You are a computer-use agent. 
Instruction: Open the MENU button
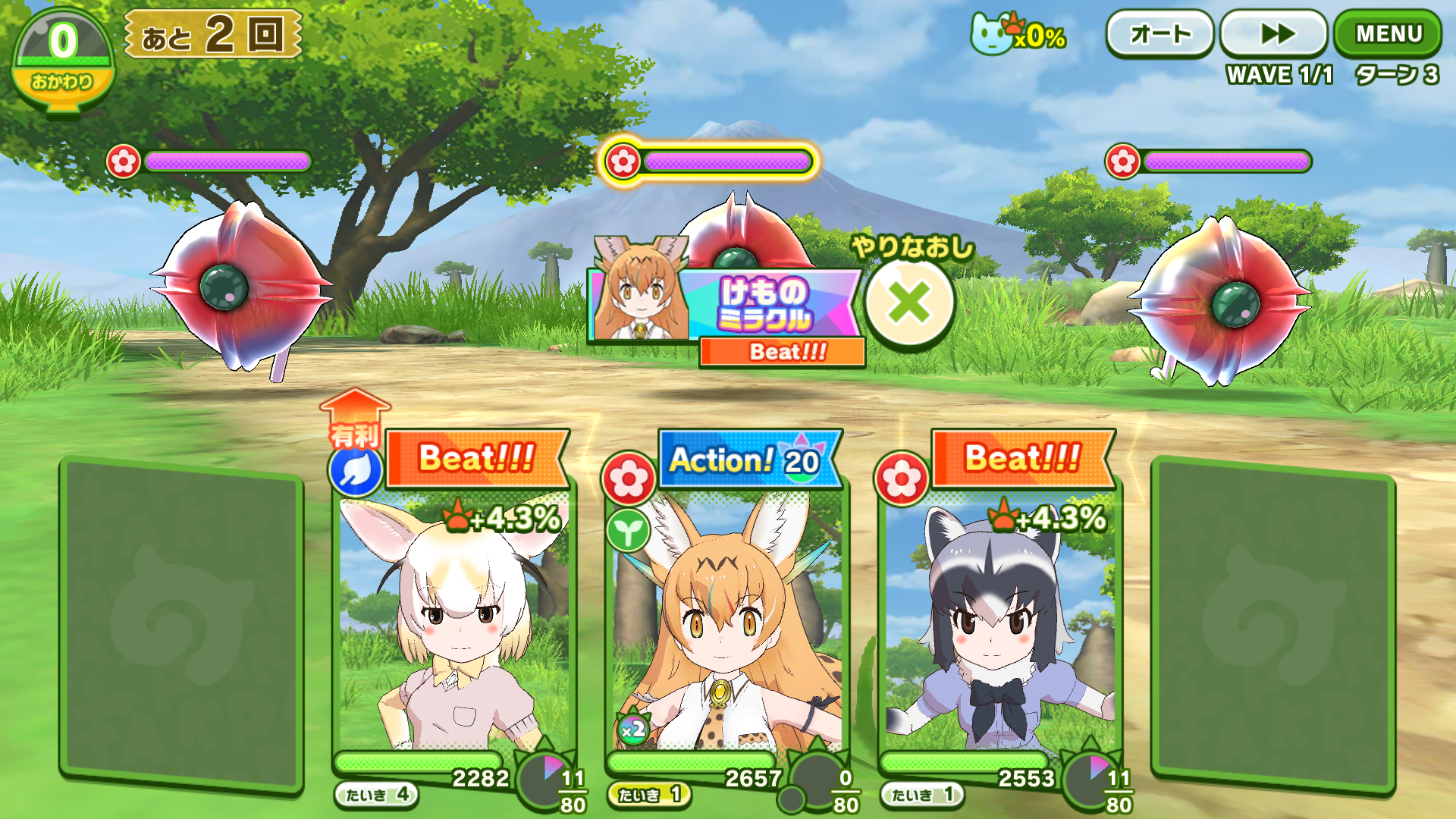pyautogui.click(x=1387, y=34)
